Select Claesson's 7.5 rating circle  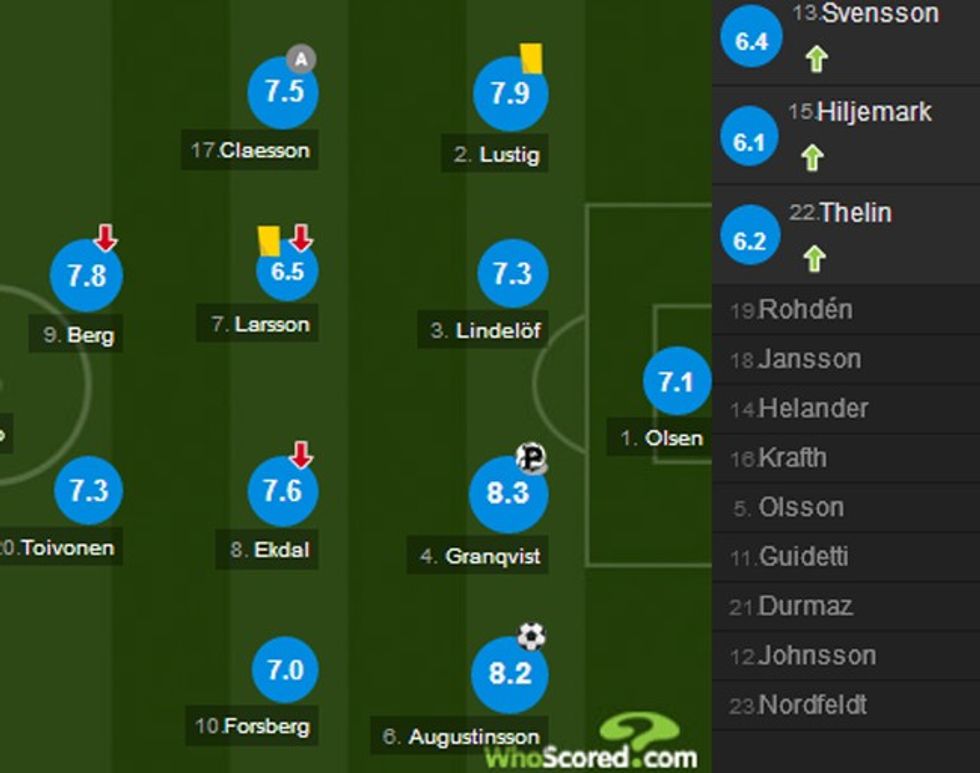pyautogui.click(x=283, y=92)
